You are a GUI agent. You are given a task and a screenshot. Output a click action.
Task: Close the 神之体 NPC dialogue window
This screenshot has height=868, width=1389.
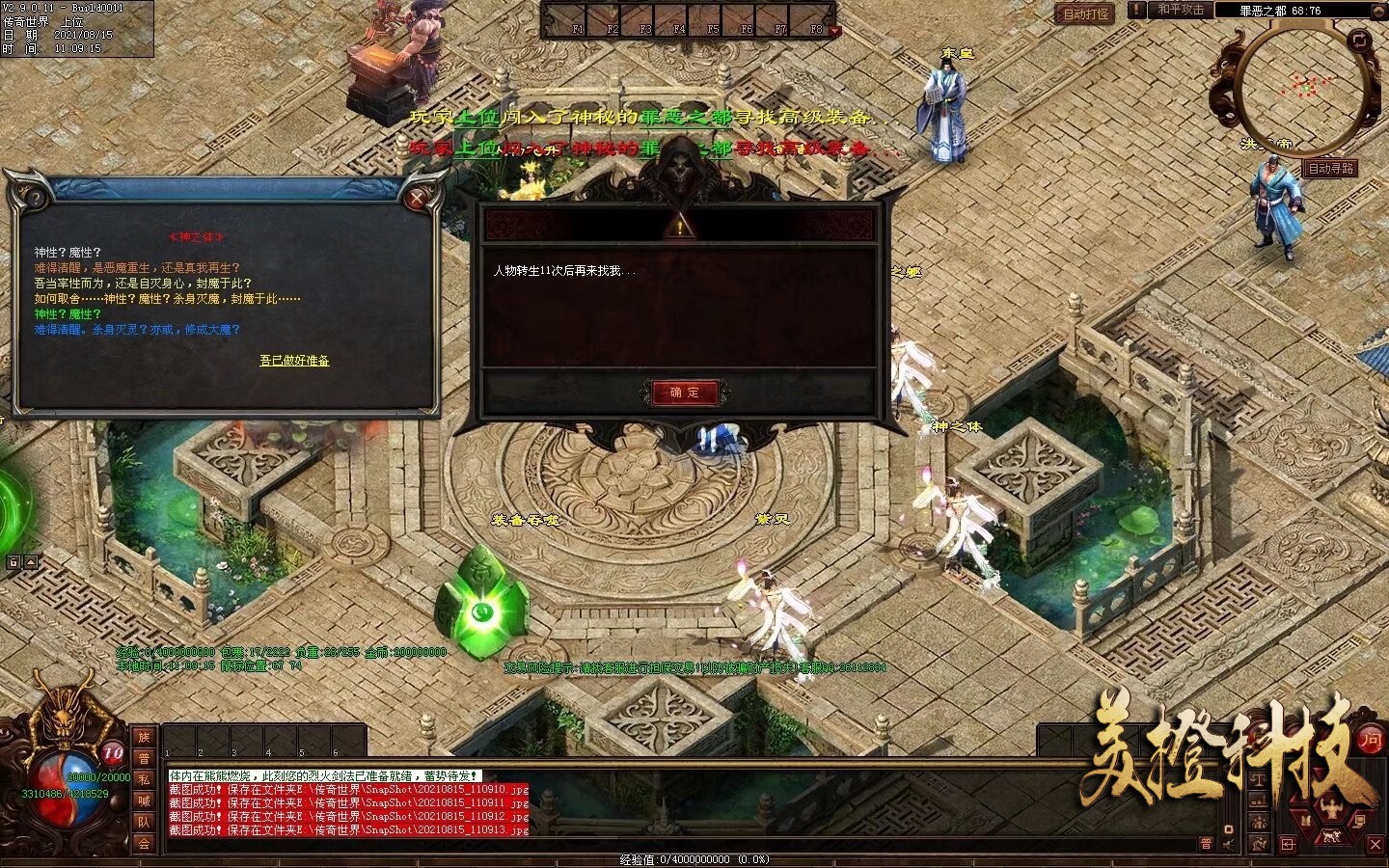click(x=418, y=199)
